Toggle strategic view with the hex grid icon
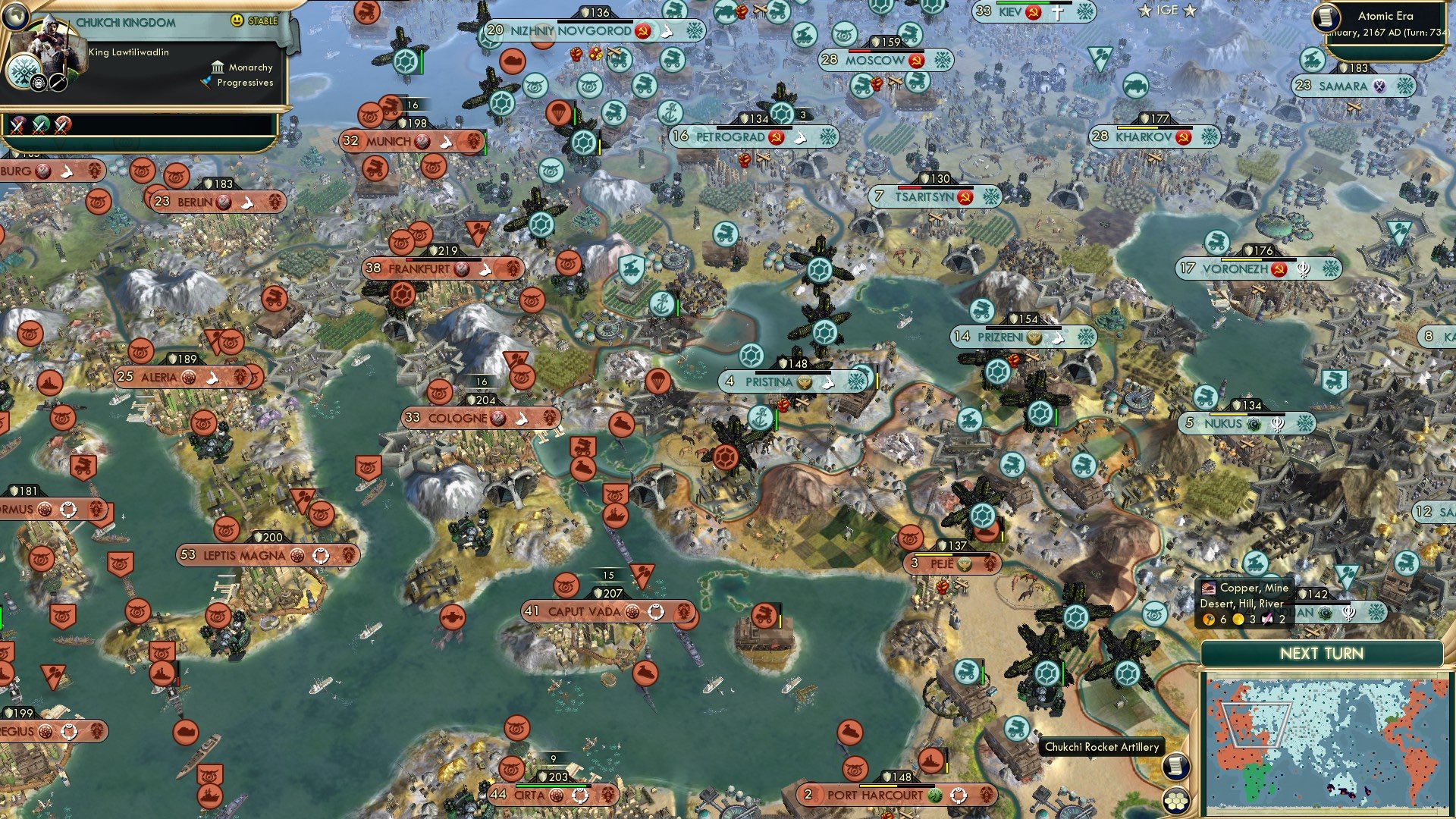 tap(1176, 802)
